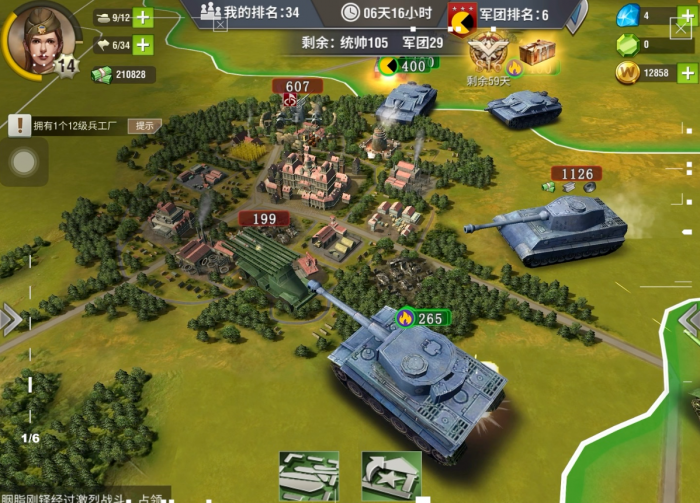This screenshot has width=700, height=503.
Task: Tap the round joystick button on left
Action: pyautogui.click(x=24, y=162)
